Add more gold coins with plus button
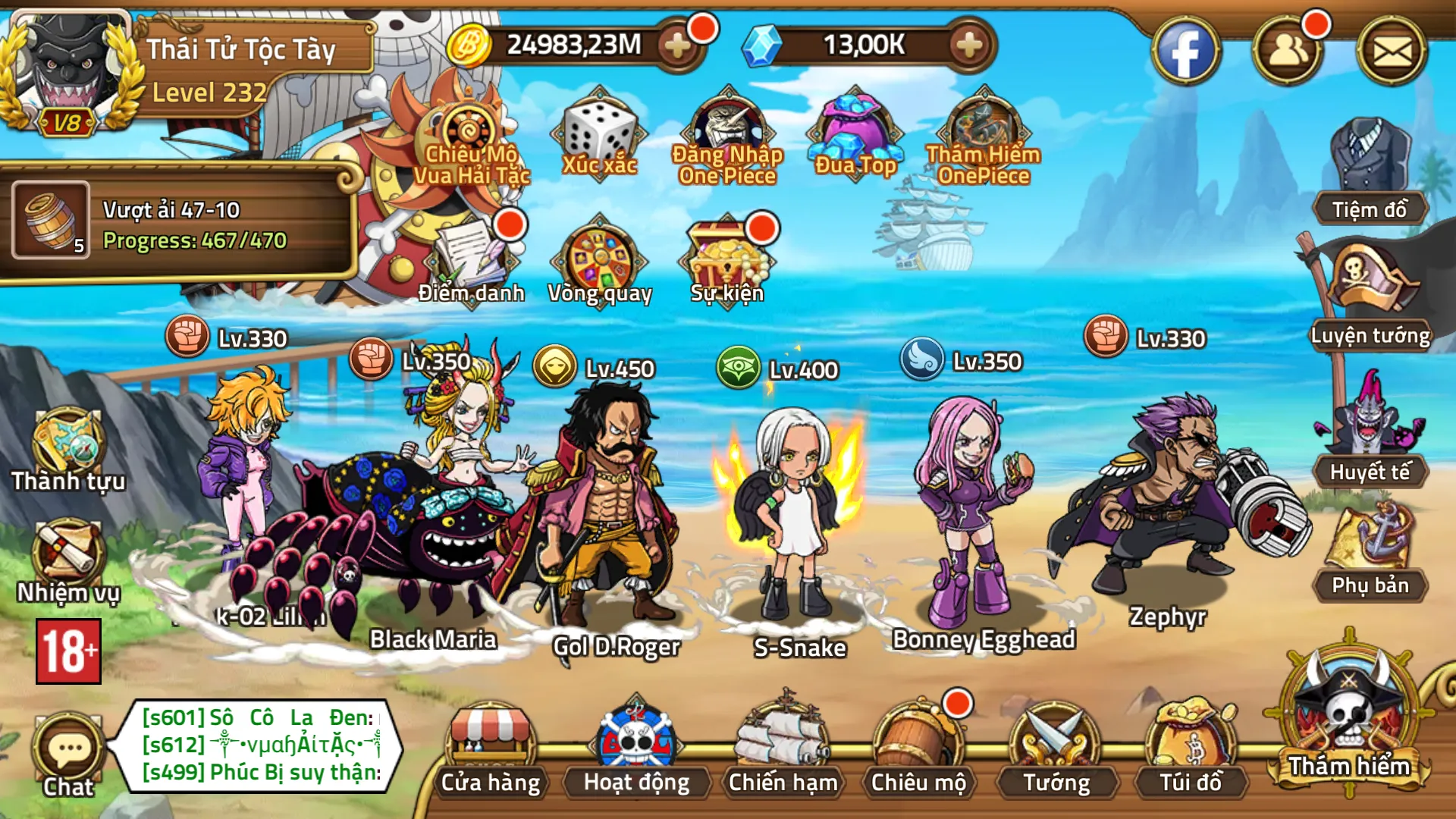1456x819 pixels. click(677, 45)
